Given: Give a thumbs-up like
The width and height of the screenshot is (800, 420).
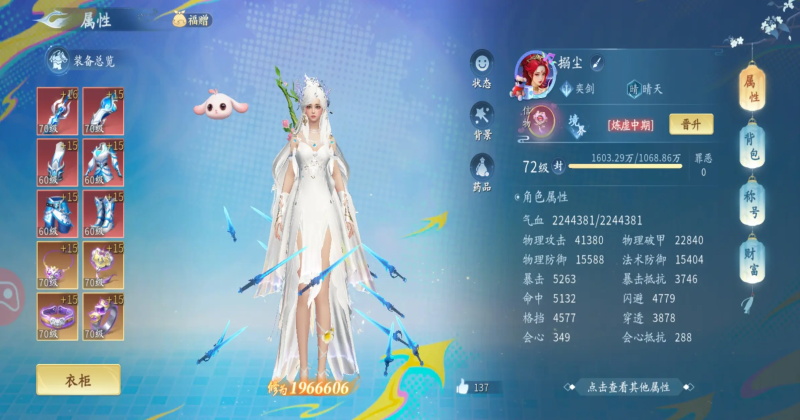Looking at the screenshot, I should [x=463, y=386].
